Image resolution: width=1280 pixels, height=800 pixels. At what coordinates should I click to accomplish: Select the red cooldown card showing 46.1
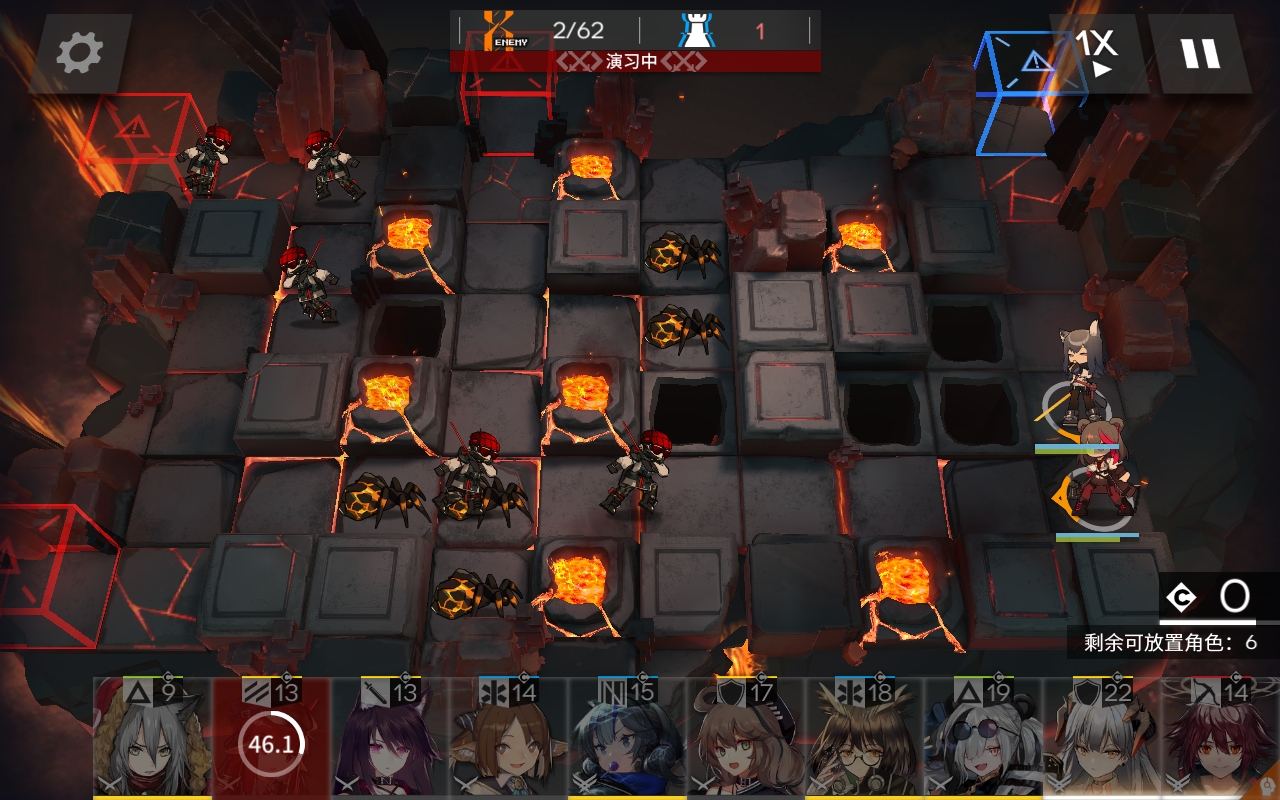pos(271,740)
